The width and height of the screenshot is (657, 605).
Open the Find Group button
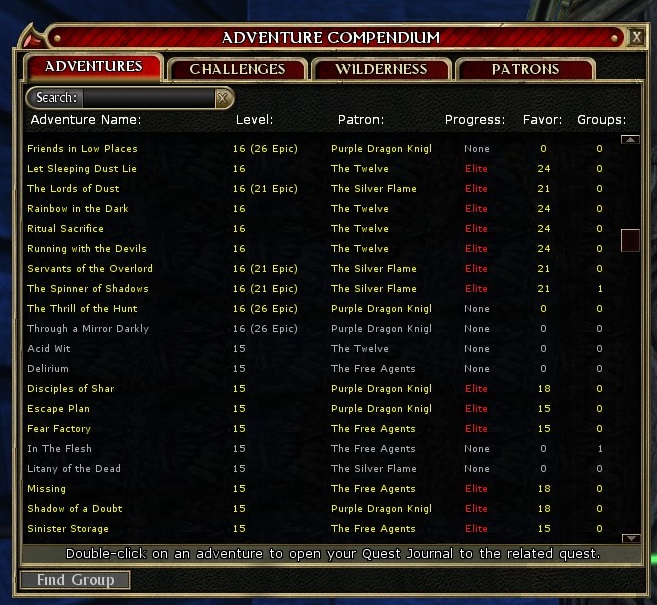(x=75, y=580)
